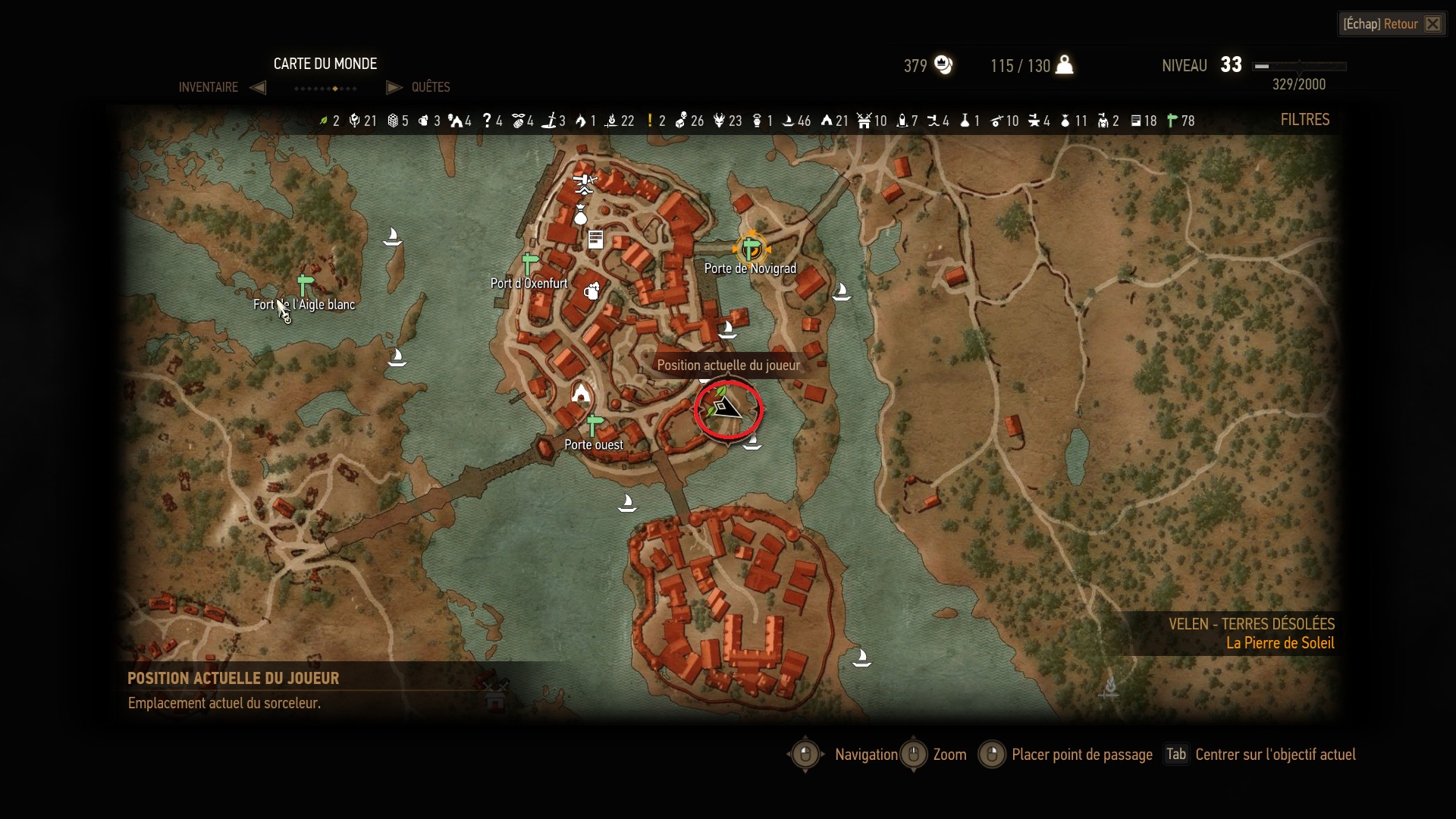The image size is (1456, 819).
Task: Select the notice board map marker
Action: pyautogui.click(x=596, y=240)
